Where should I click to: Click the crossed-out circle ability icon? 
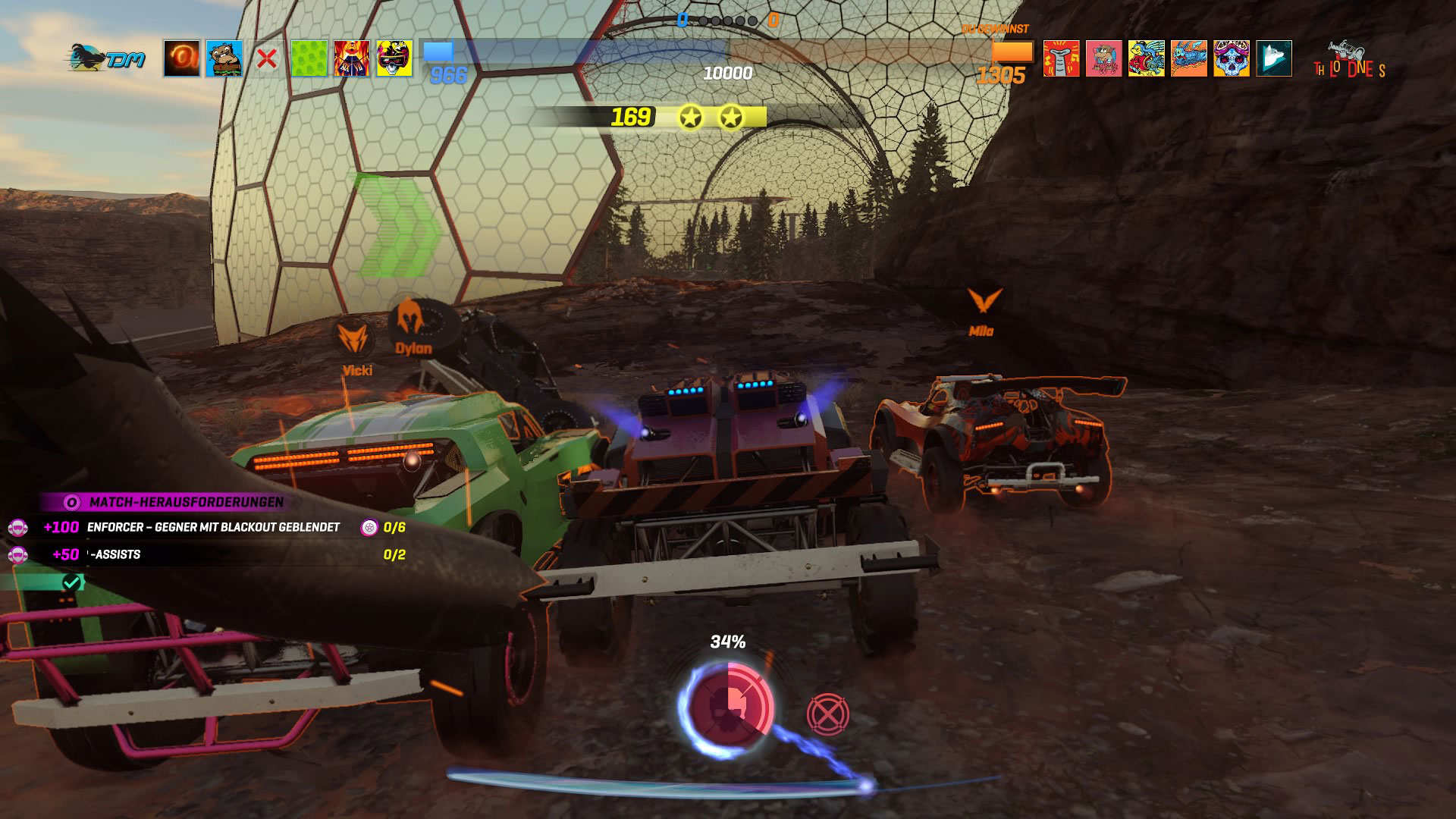pyautogui.click(x=827, y=714)
